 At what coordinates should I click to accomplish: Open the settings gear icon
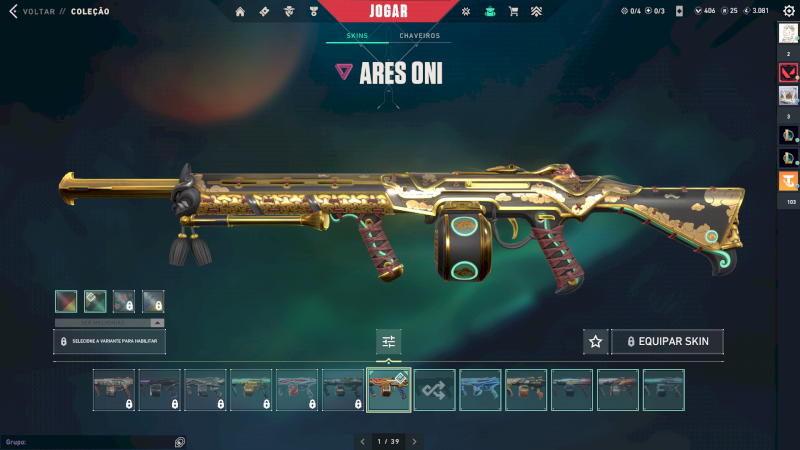click(788, 11)
